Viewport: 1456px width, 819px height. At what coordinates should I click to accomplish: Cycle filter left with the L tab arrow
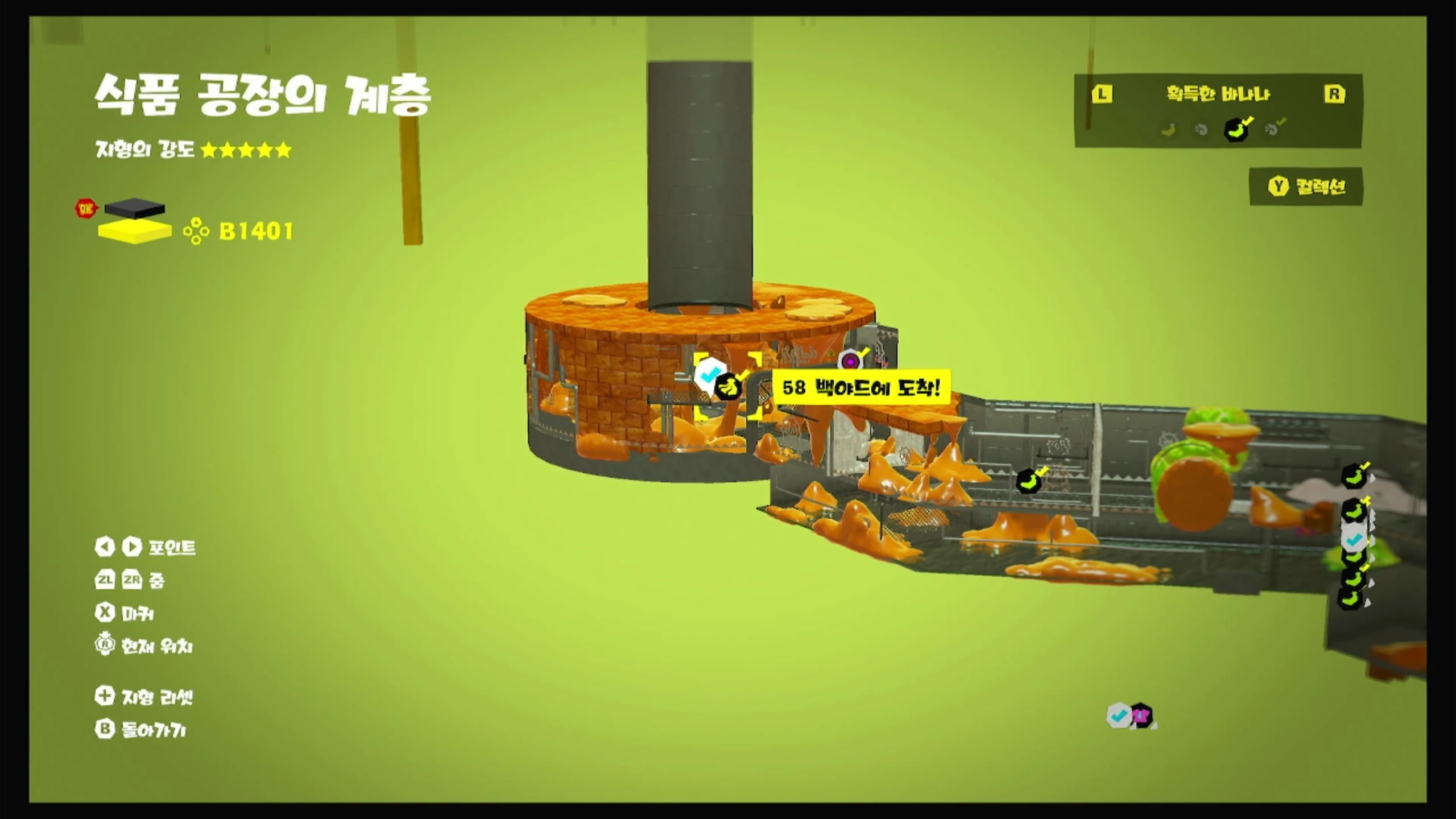click(x=1102, y=94)
